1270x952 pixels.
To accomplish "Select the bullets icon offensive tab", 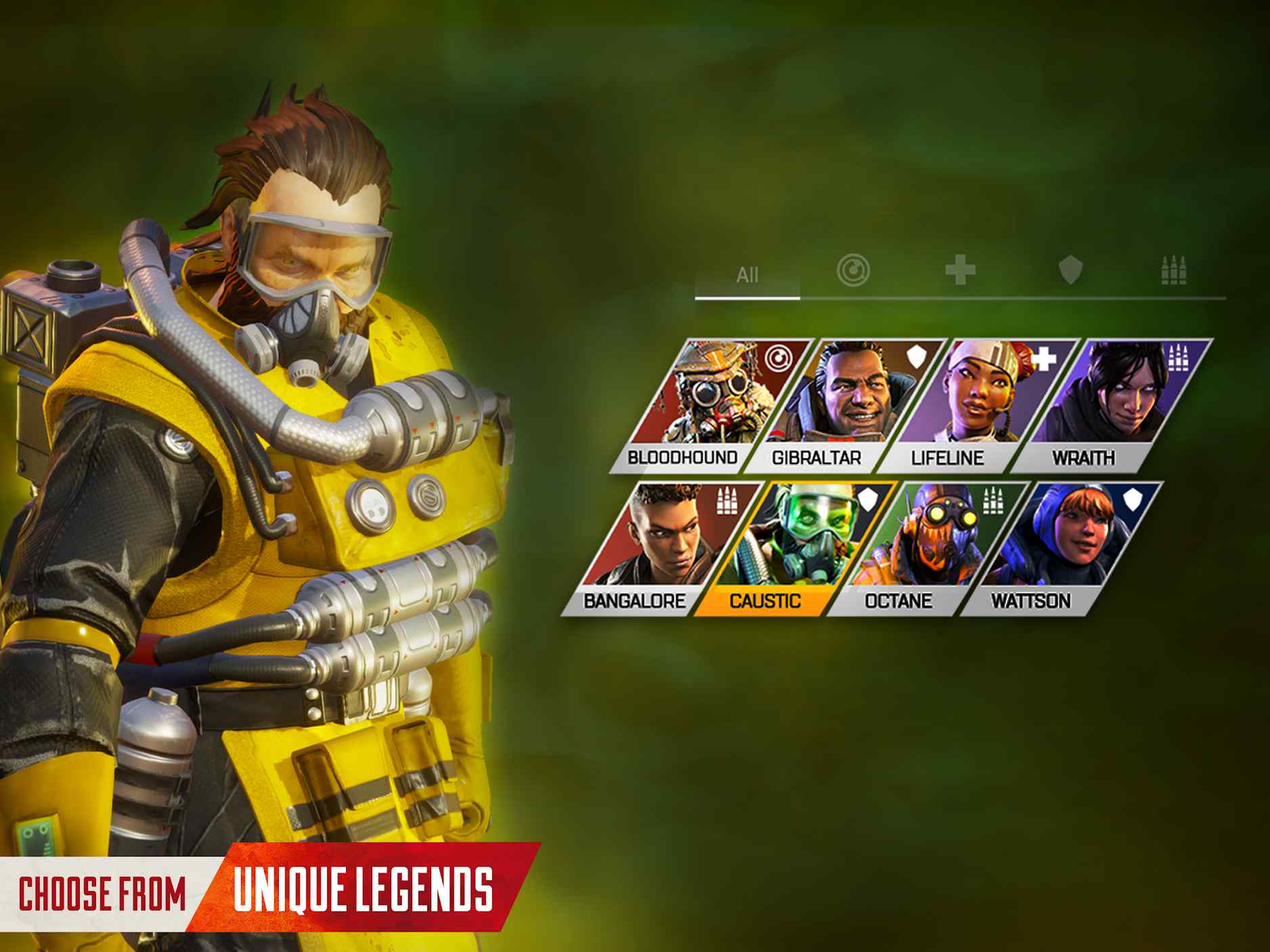I will (1173, 271).
